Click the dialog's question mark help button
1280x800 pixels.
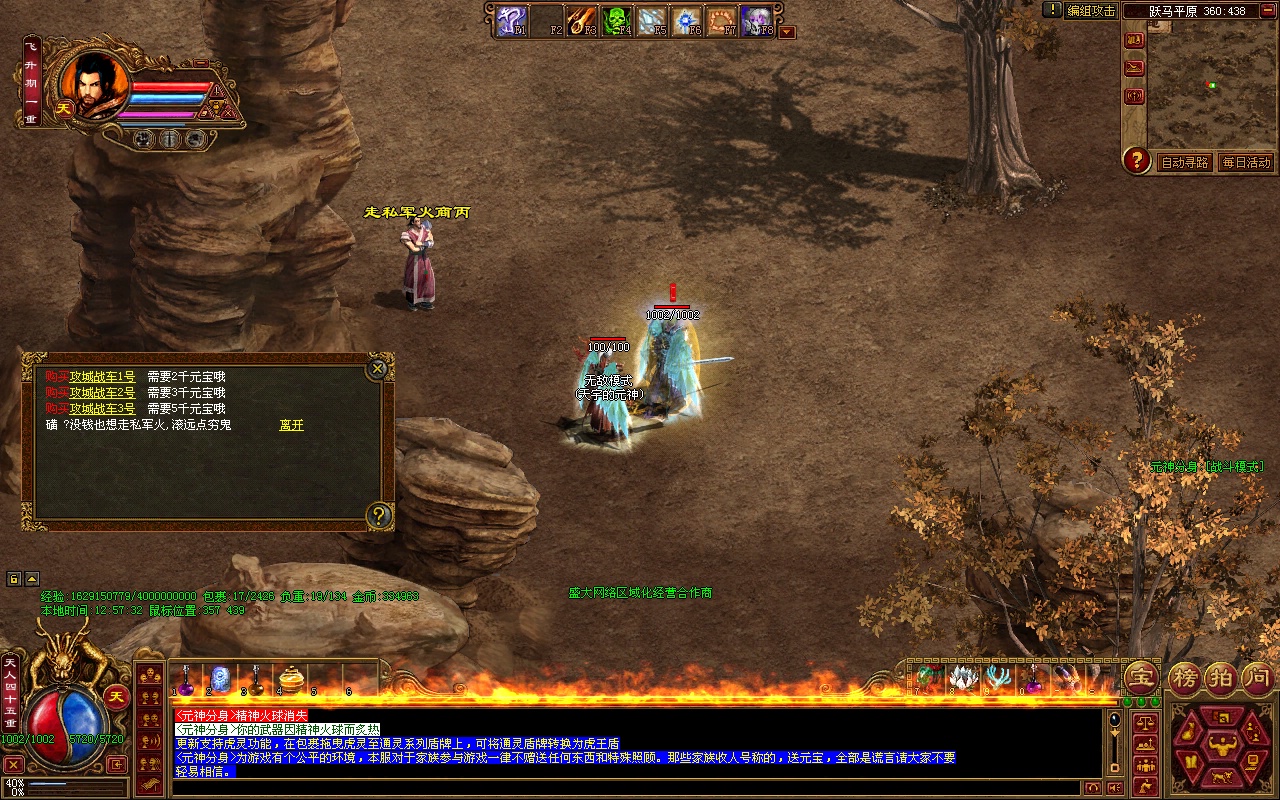379,515
